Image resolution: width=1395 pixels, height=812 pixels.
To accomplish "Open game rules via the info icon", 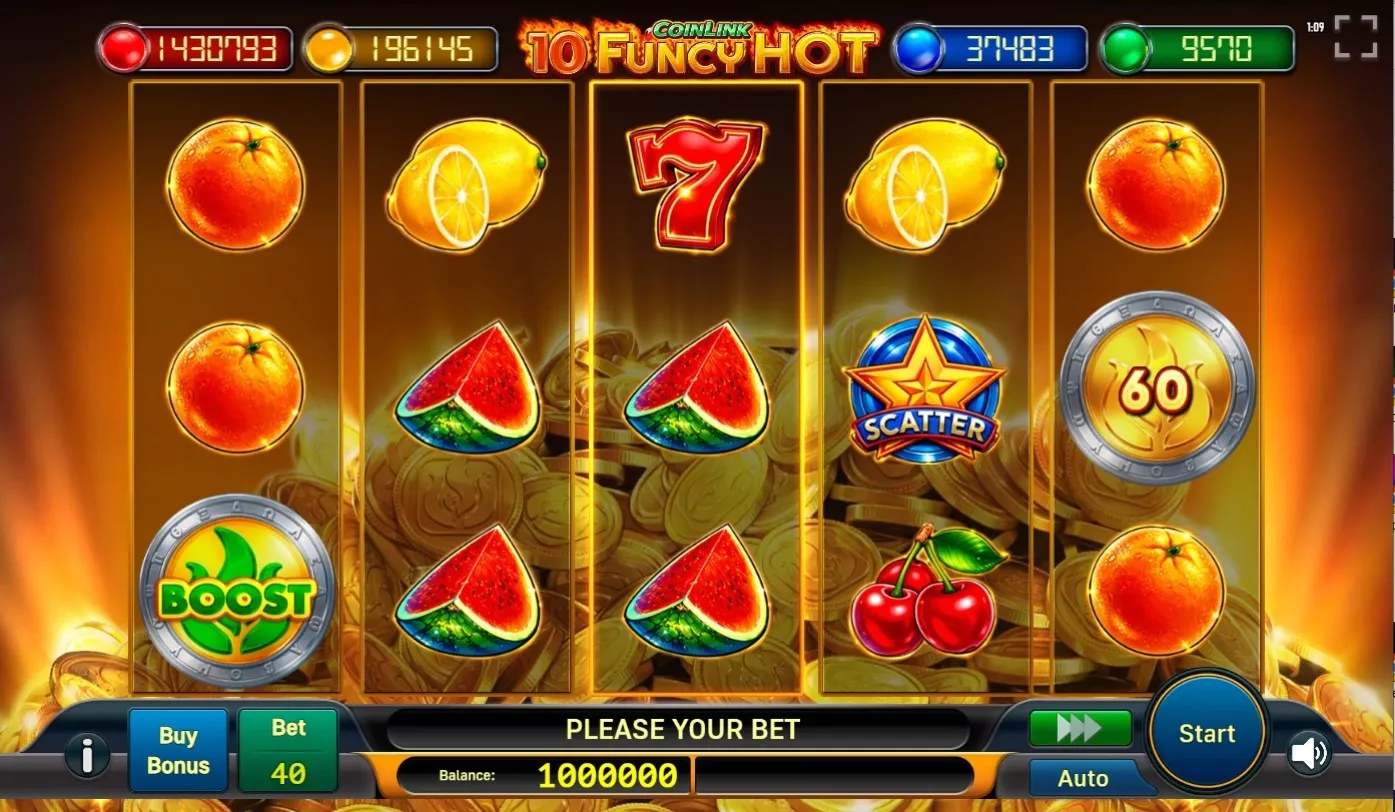I will [x=87, y=755].
